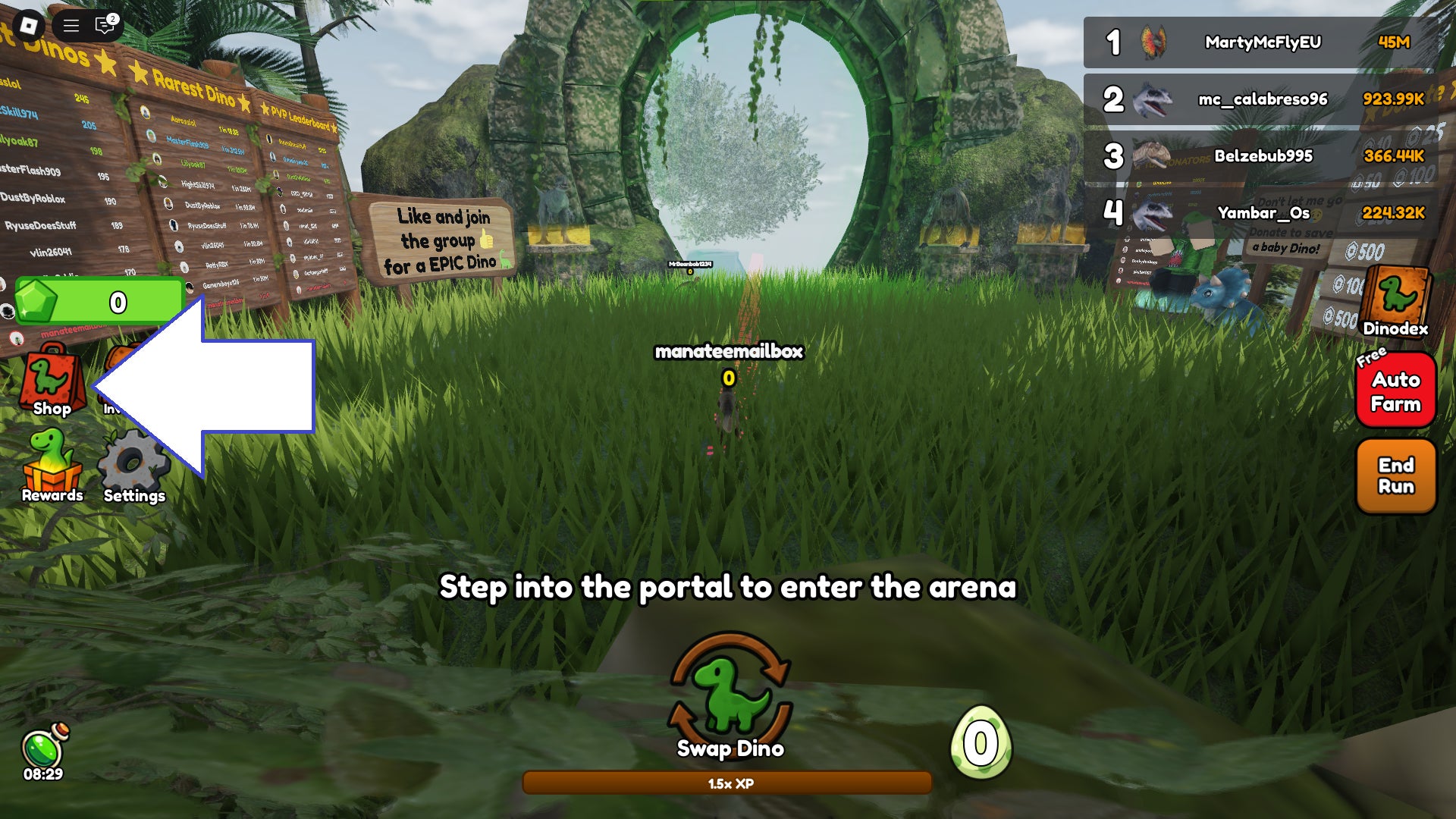Activate the free Auto Farm button
This screenshot has height=819, width=1456.
point(1395,391)
